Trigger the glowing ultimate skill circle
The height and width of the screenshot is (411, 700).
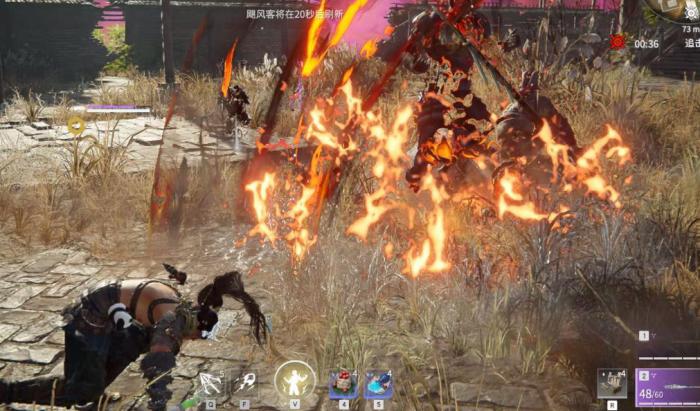coord(294,381)
